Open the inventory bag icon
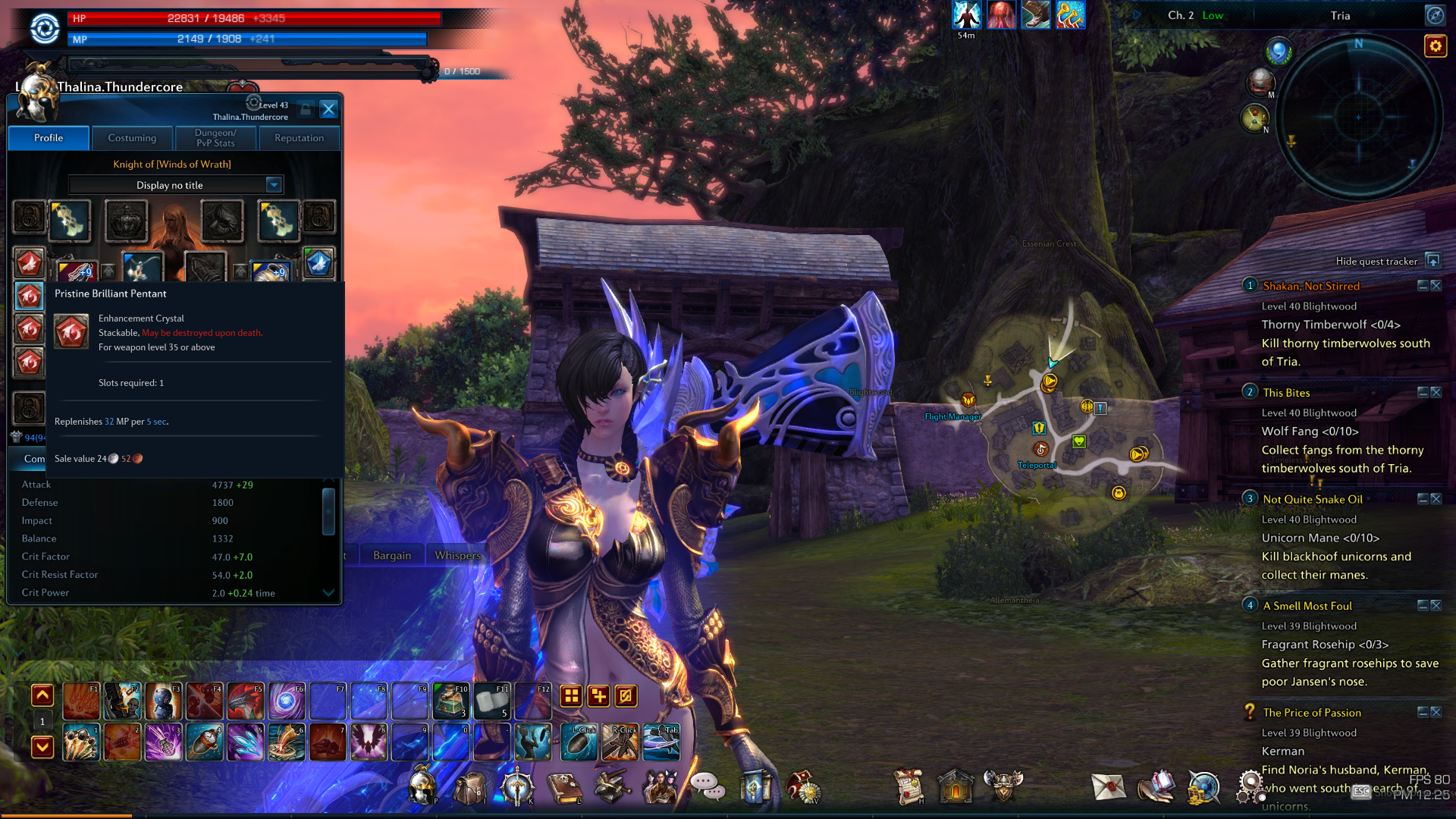The image size is (1456, 819). (470, 788)
